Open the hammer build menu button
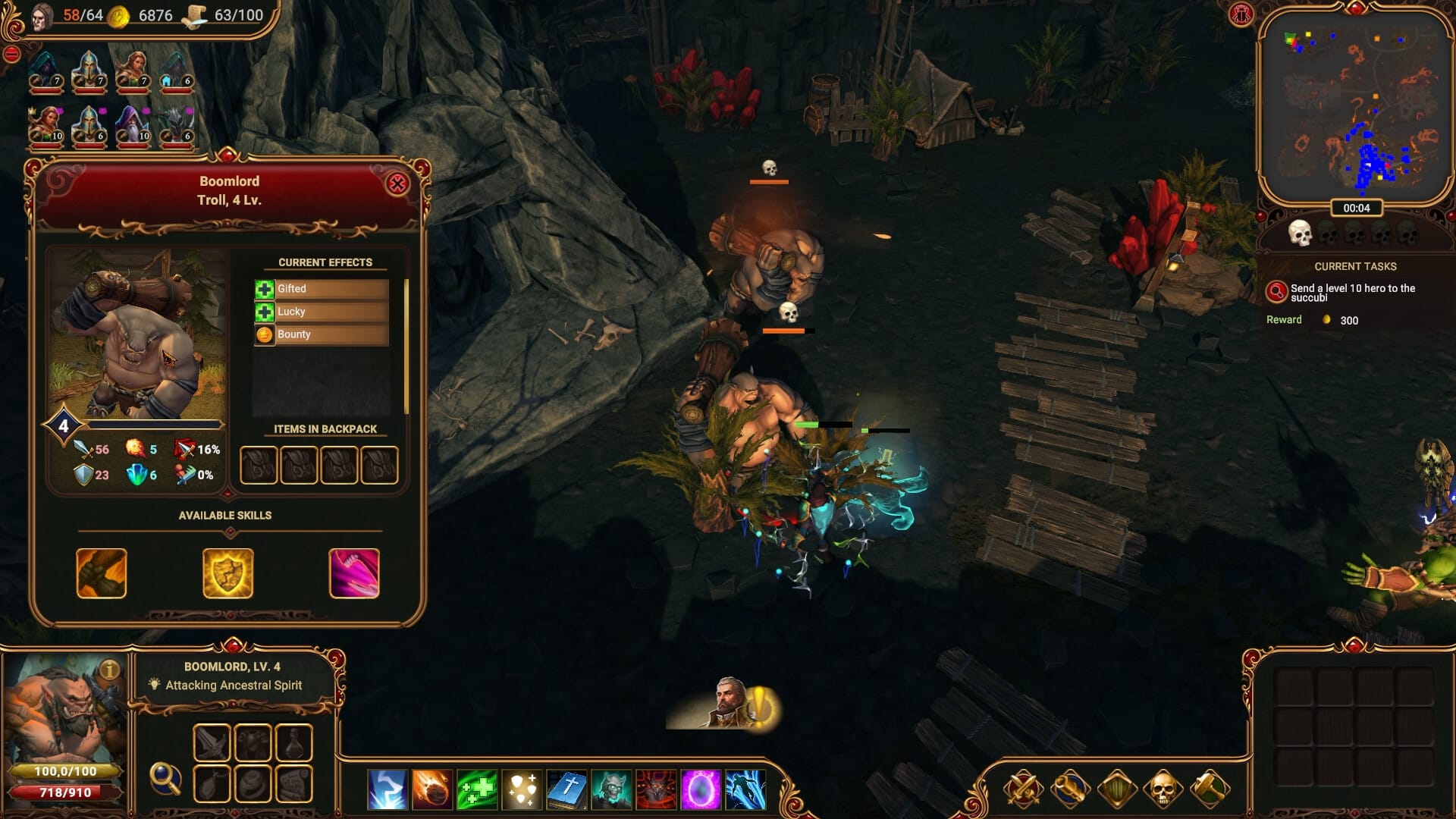The image size is (1456, 819). click(x=1210, y=789)
